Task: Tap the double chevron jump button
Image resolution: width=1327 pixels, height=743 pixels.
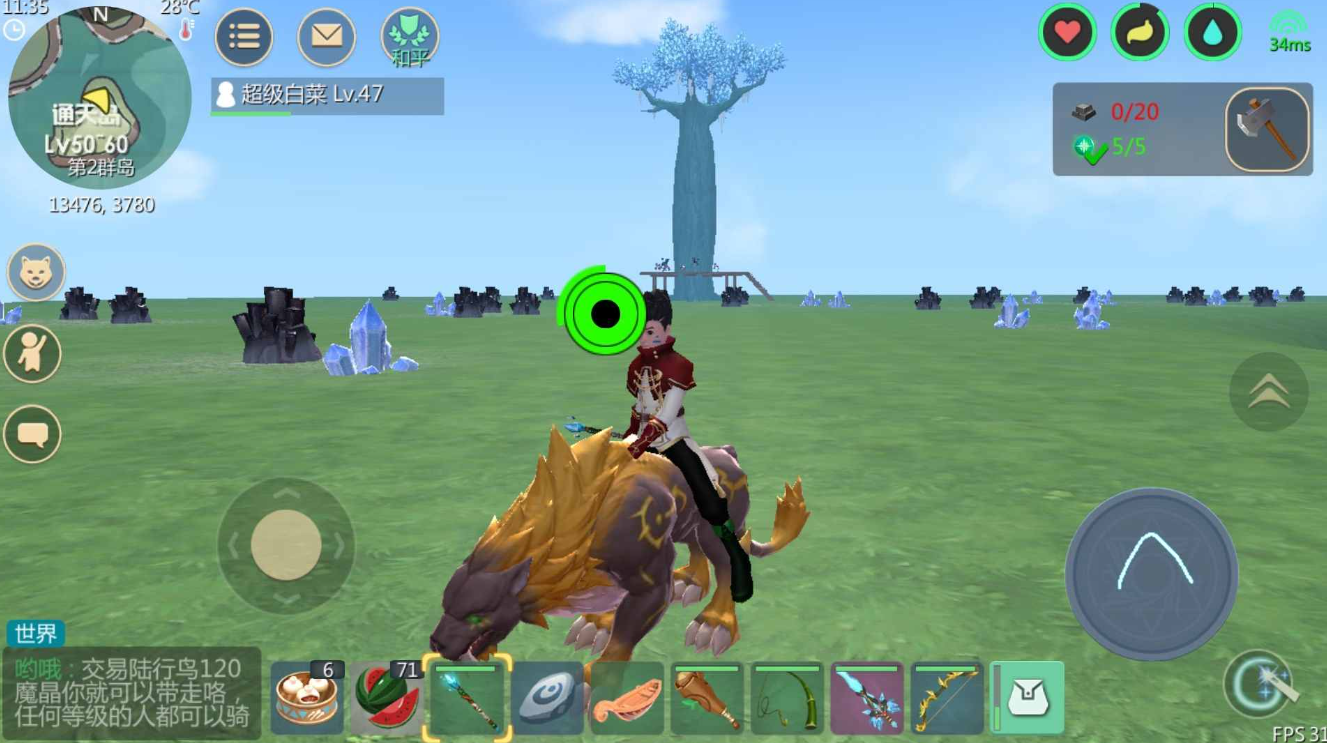Action: click(x=1268, y=392)
